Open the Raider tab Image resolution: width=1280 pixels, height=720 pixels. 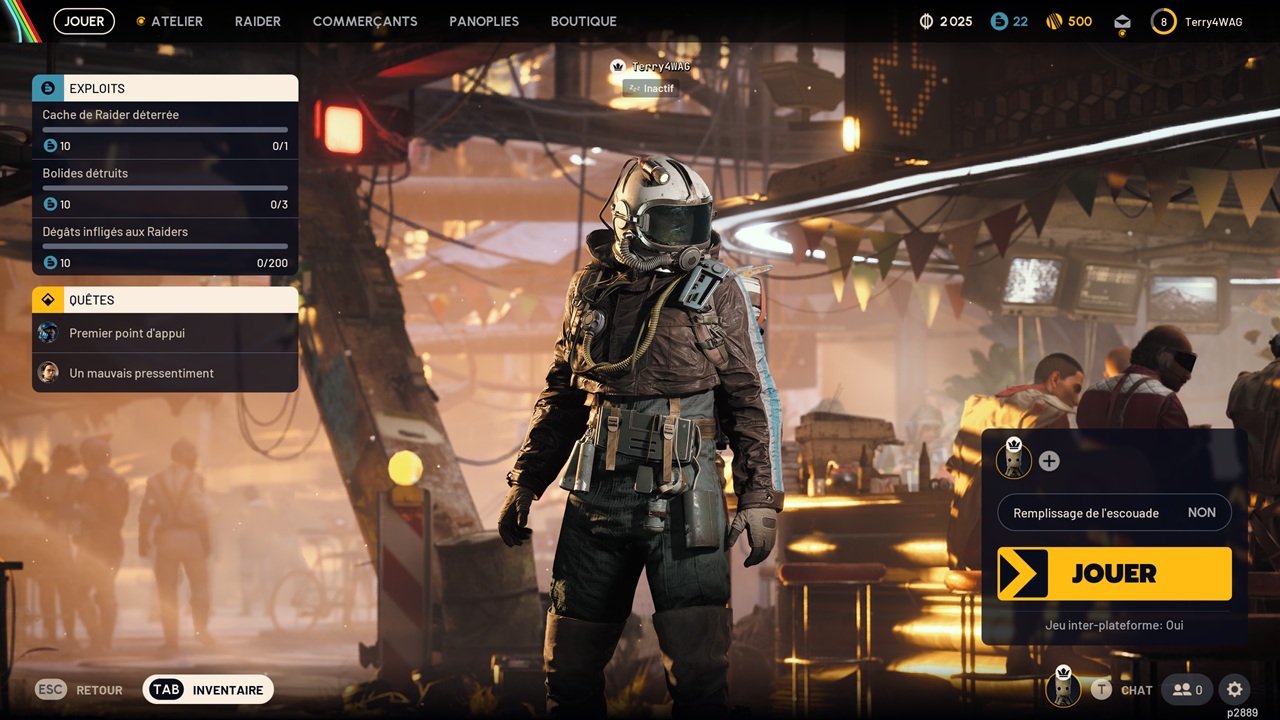click(257, 21)
